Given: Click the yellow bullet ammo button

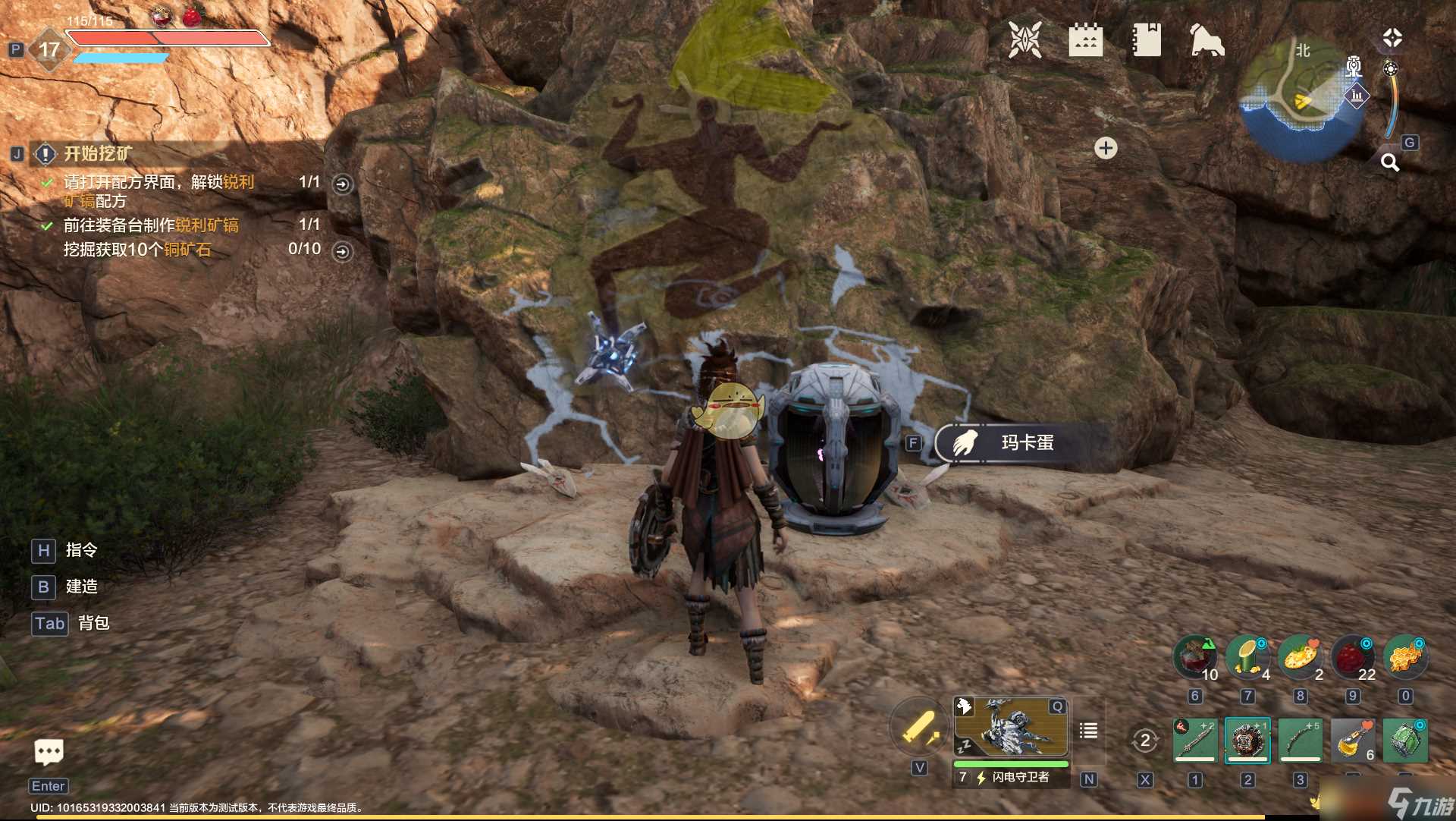Looking at the screenshot, I should pyautogui.click(x=919, y=729).
